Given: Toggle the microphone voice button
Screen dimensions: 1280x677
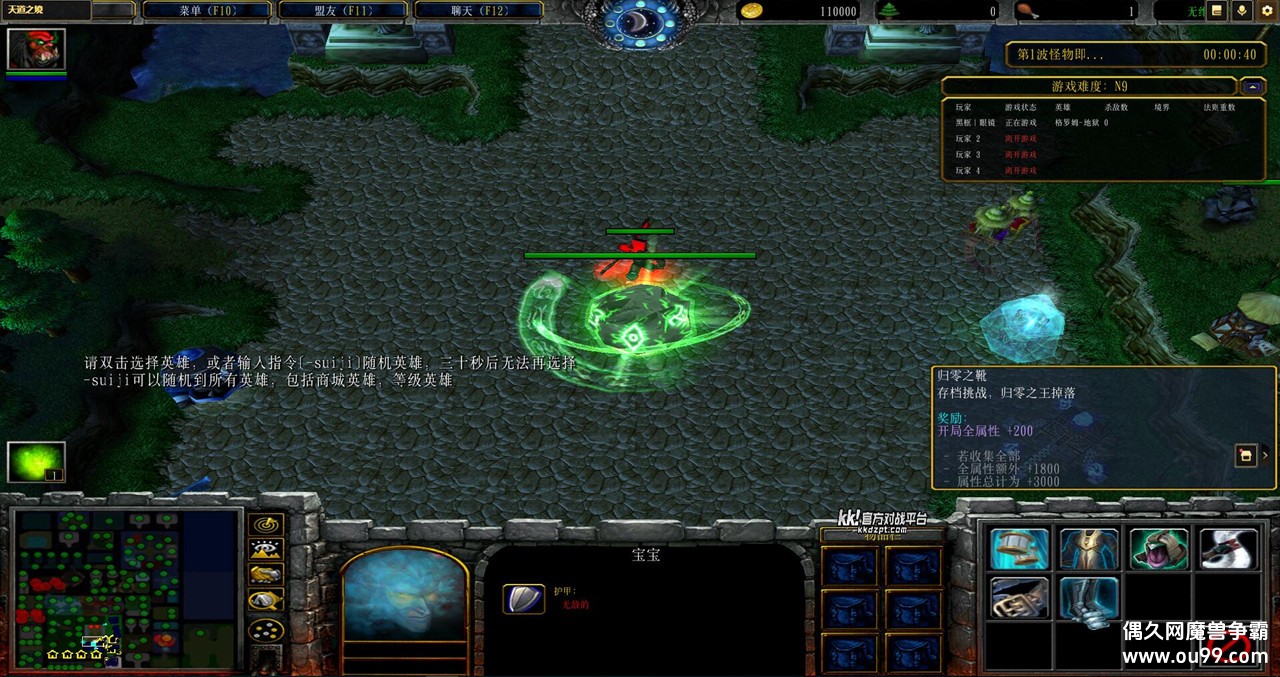Looking at the screenshot, I should (1242, 11).
